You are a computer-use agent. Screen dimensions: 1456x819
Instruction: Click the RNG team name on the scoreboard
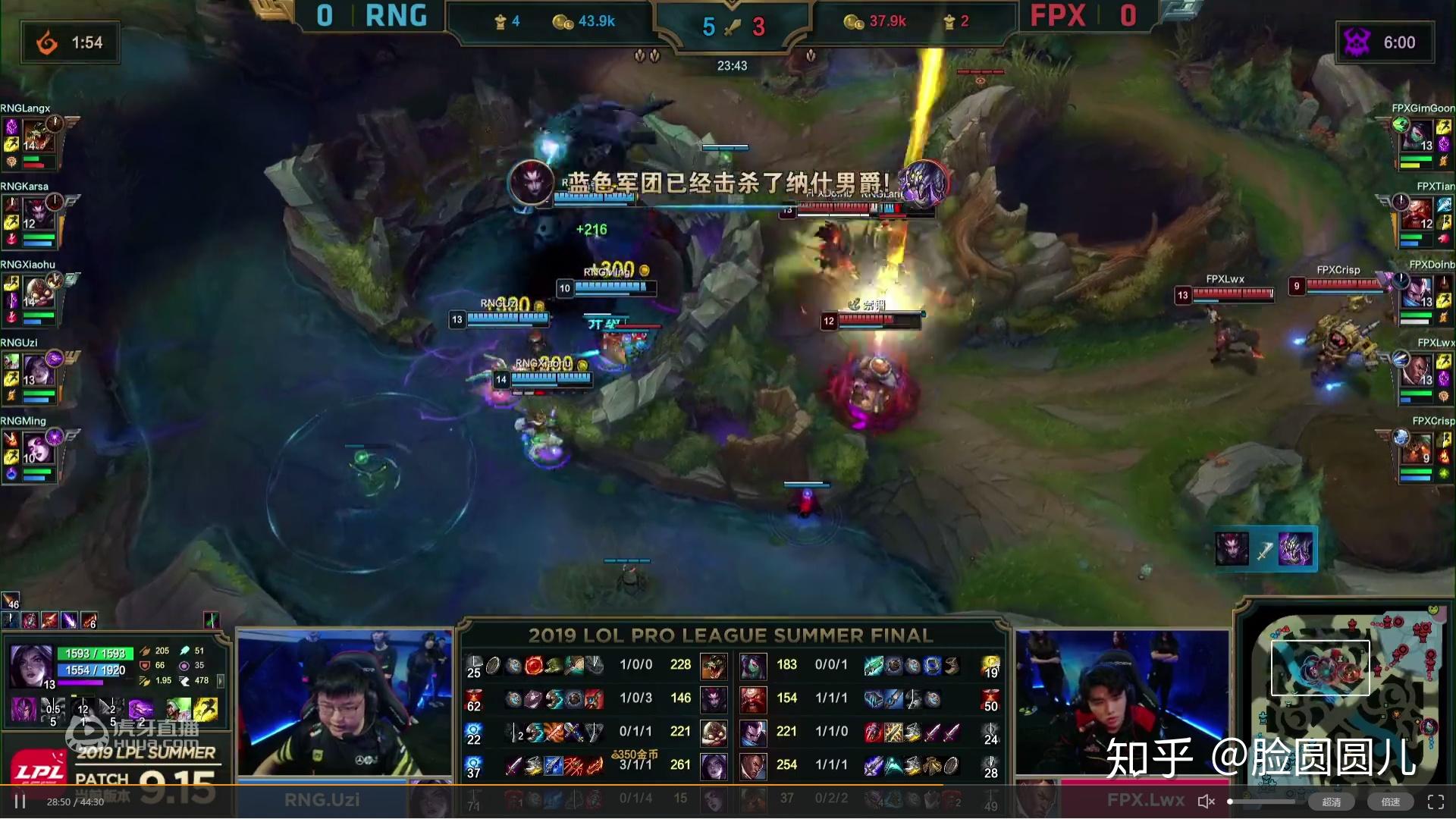pyautogui.click(x=394, y=17)
